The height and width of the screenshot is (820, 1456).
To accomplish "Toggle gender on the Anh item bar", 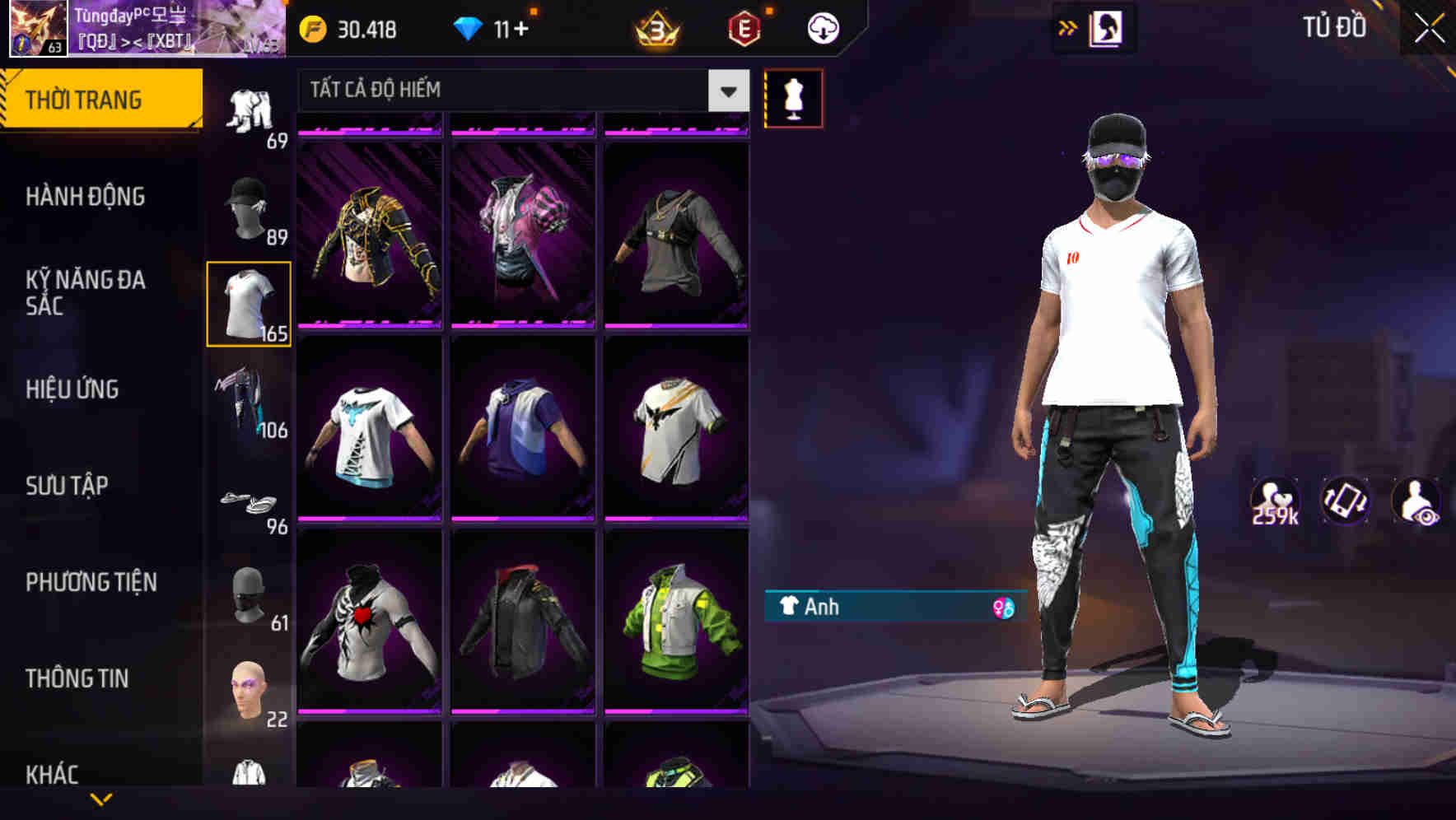I will point(1003,607).
